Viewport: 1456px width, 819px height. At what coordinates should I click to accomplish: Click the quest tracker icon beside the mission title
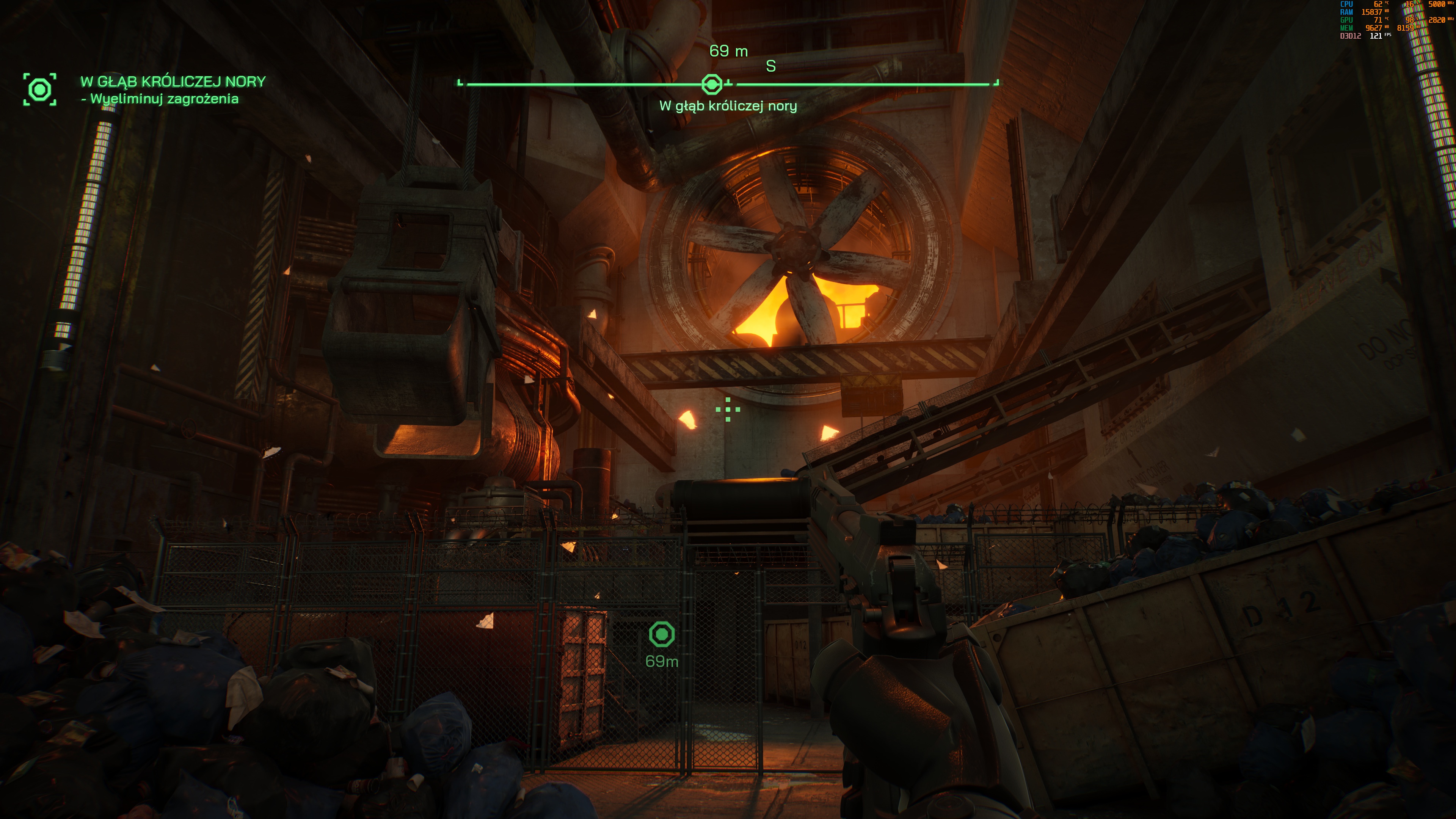39,89
